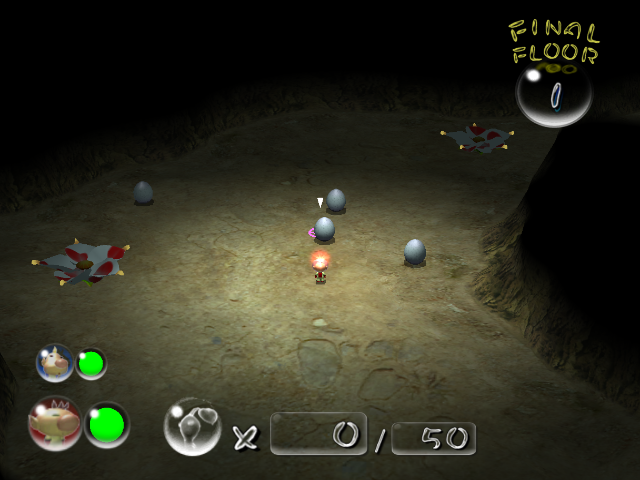Click the Pikmin sprout standby bubble
The width and height of the screenshot is (640, 480).
coord(192,426)
